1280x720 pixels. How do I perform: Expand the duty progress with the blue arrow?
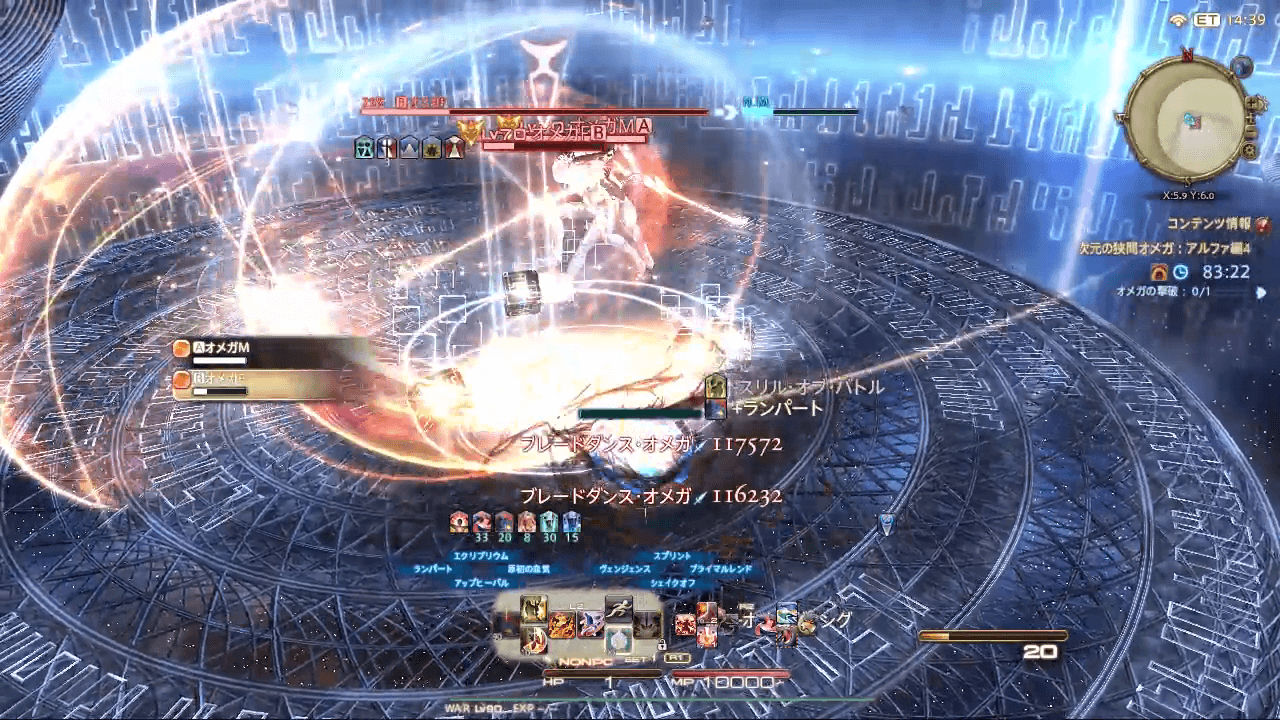click(x=1260, y=292)
